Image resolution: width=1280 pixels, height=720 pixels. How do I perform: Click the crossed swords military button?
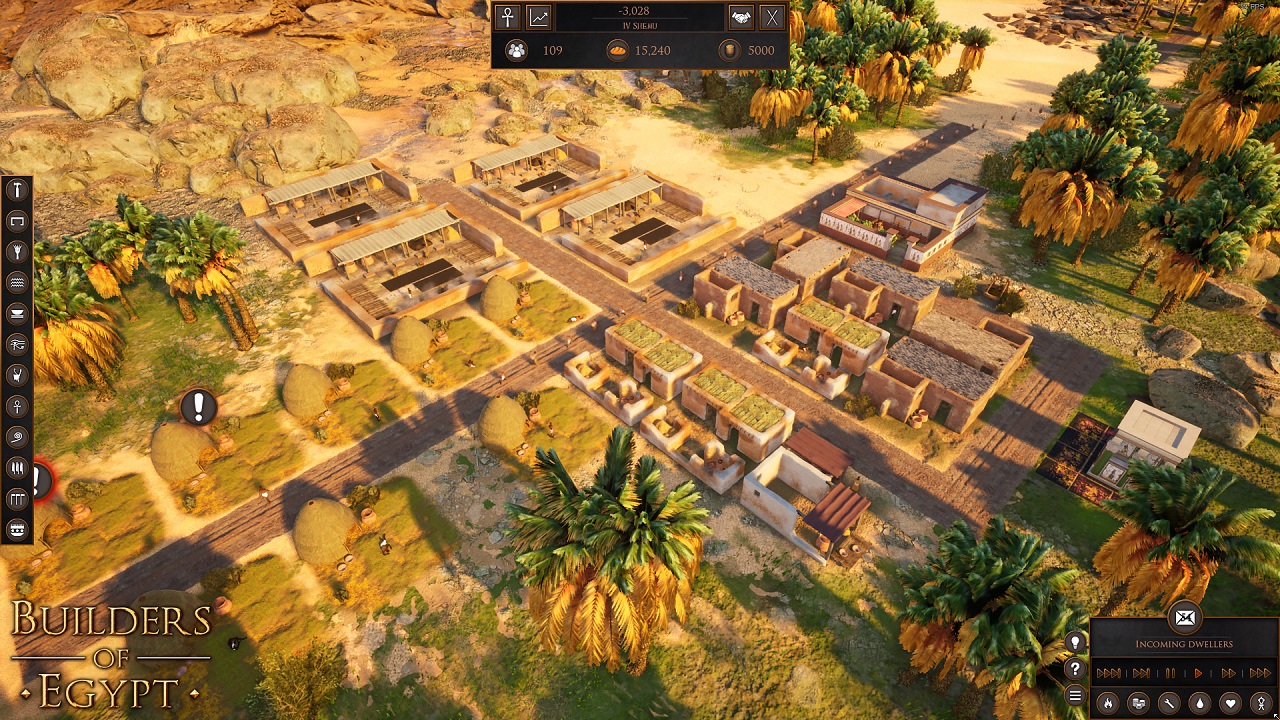click(x=772, y=17)
